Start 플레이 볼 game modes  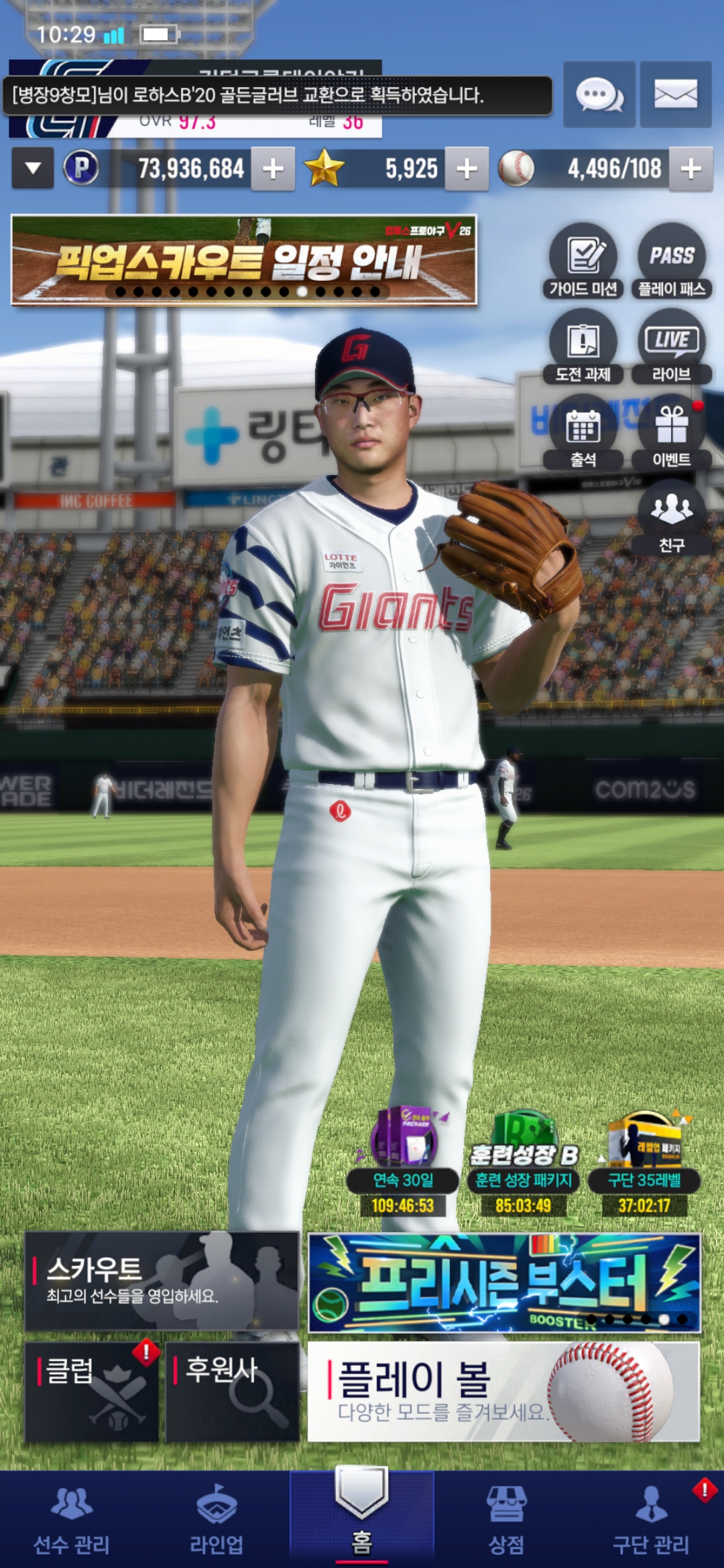pos(503,1392)
